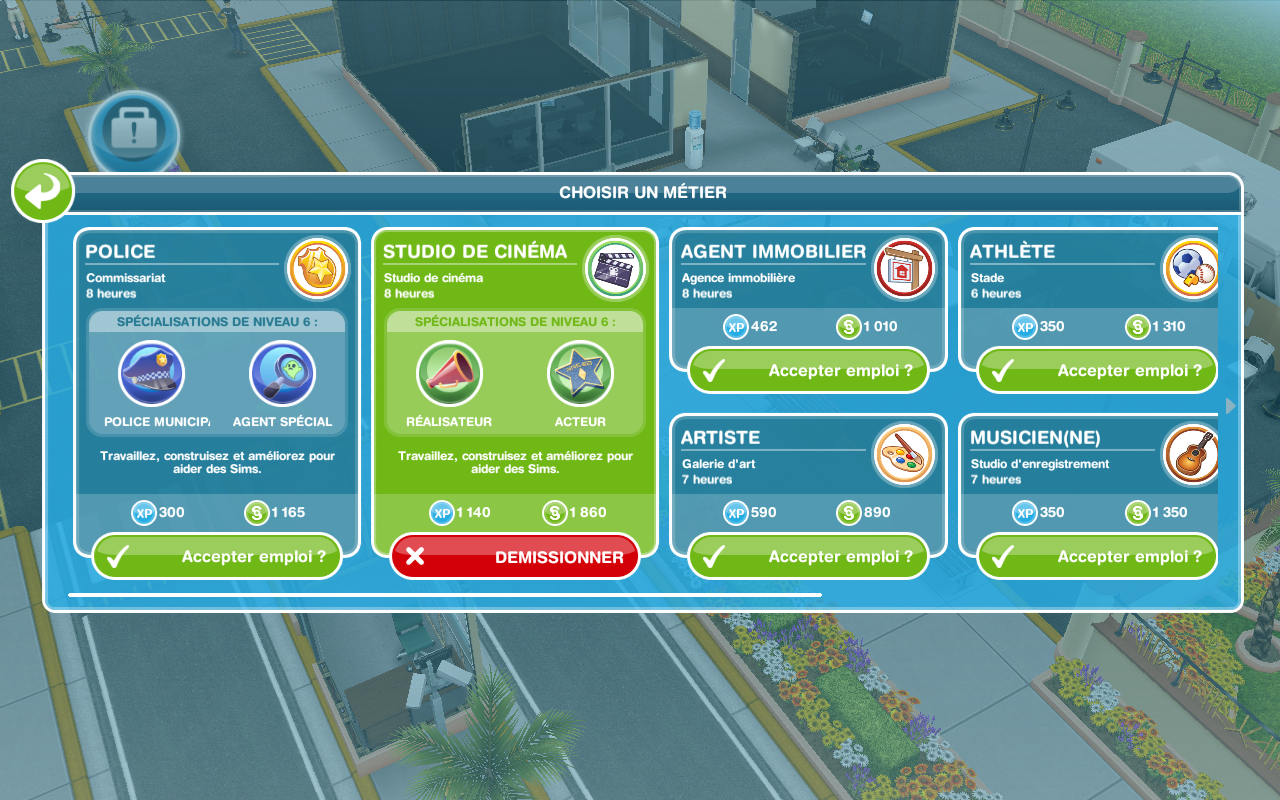
Task: Accept the Police job
Action: (217, 557)
